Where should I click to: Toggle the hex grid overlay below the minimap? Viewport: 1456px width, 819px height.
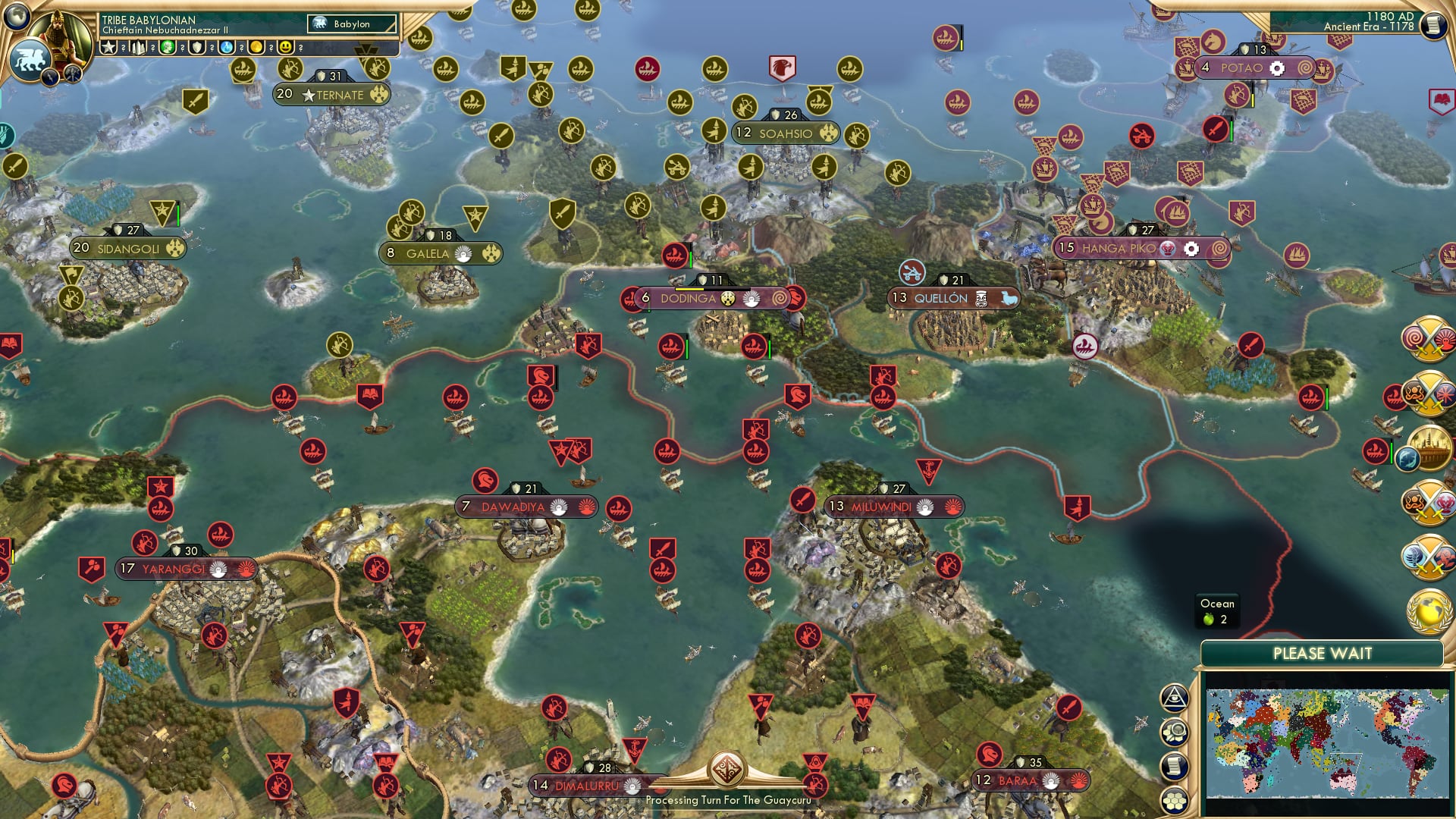pos(1174,800)
